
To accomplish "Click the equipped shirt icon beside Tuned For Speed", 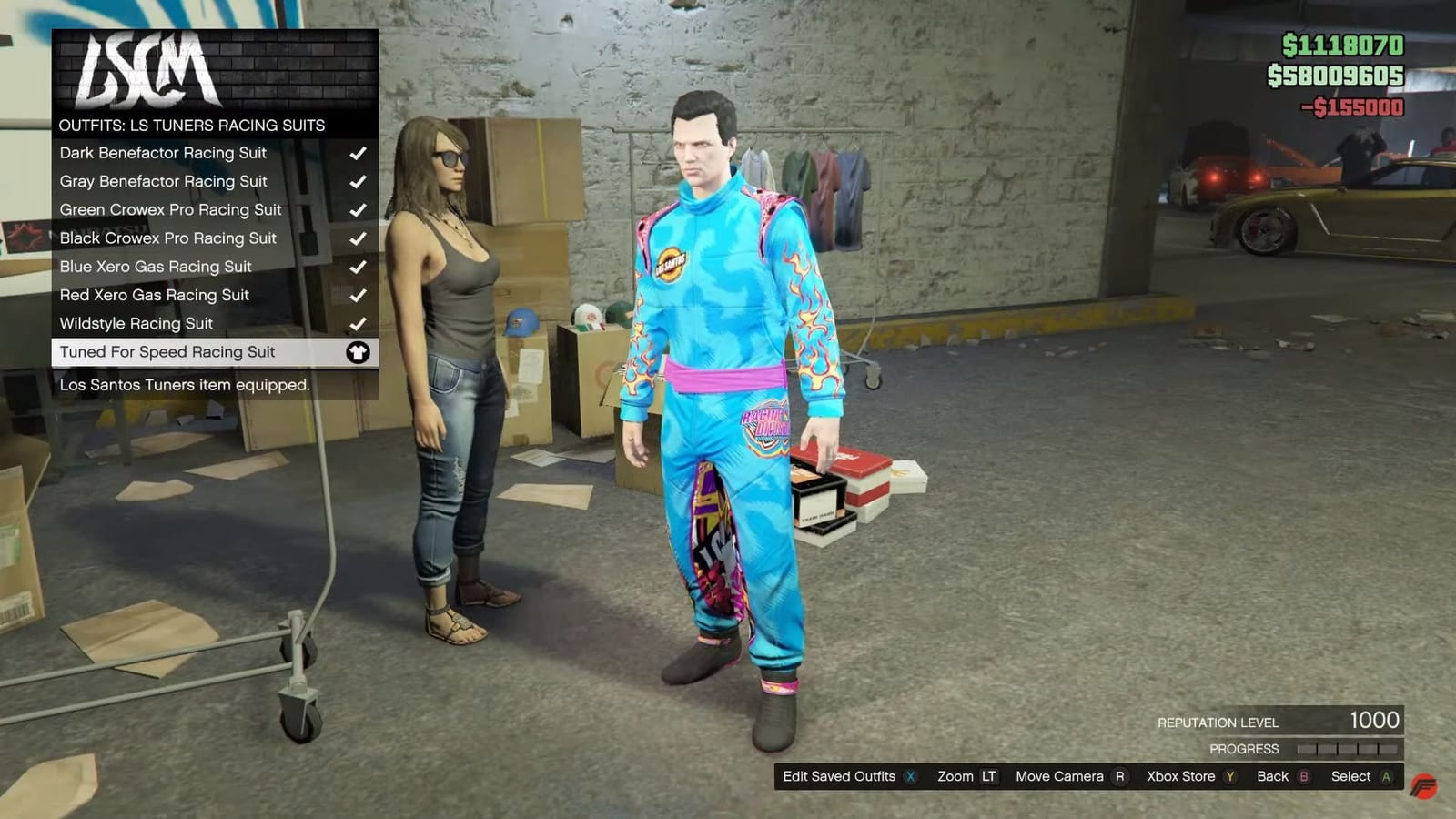I will (x=359, y=352).
